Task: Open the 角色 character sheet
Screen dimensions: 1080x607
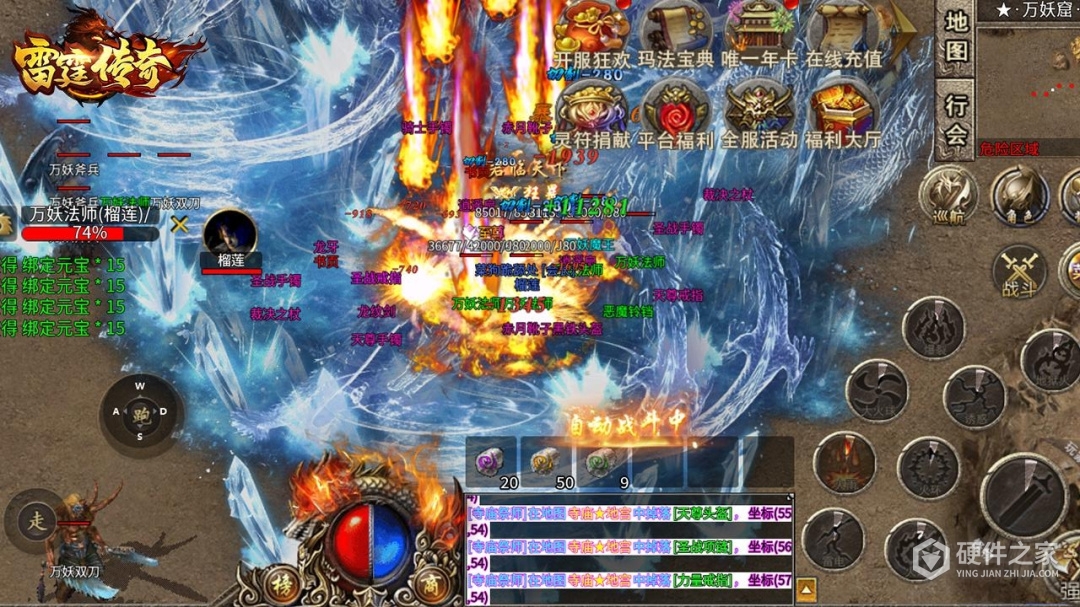Action: [x=1019, y=195]
